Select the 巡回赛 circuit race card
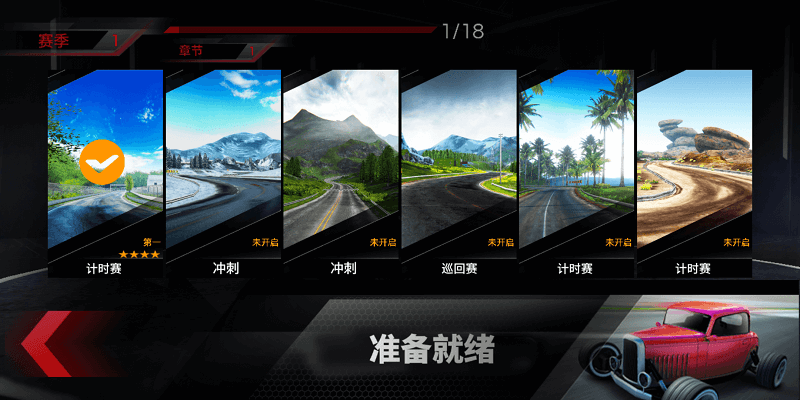 click(458, 172)
